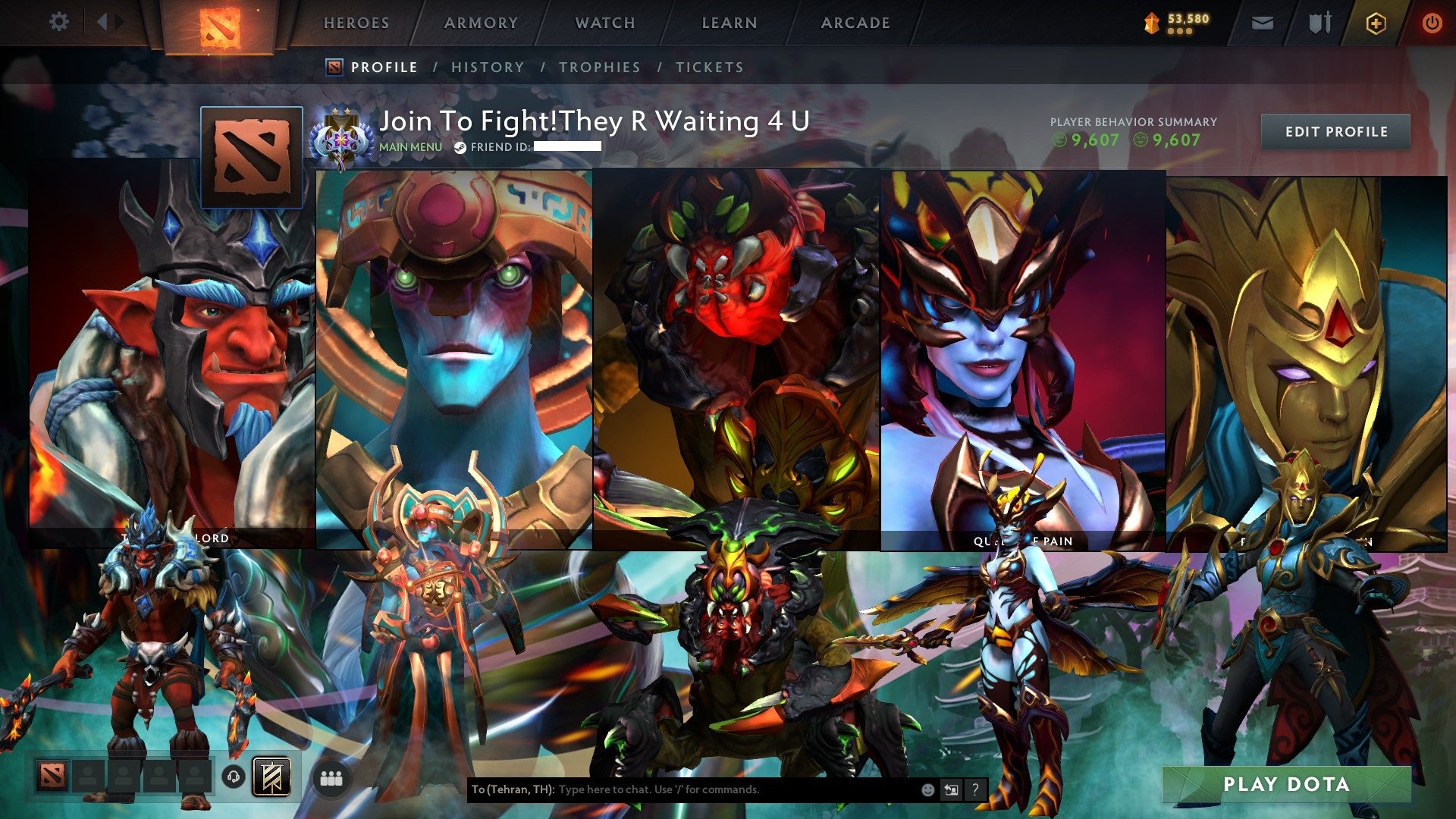The width and height of the screenshot is (1456, 819).
Task: Toggle voice chat with the headset icon
Action: pos(234,777)
